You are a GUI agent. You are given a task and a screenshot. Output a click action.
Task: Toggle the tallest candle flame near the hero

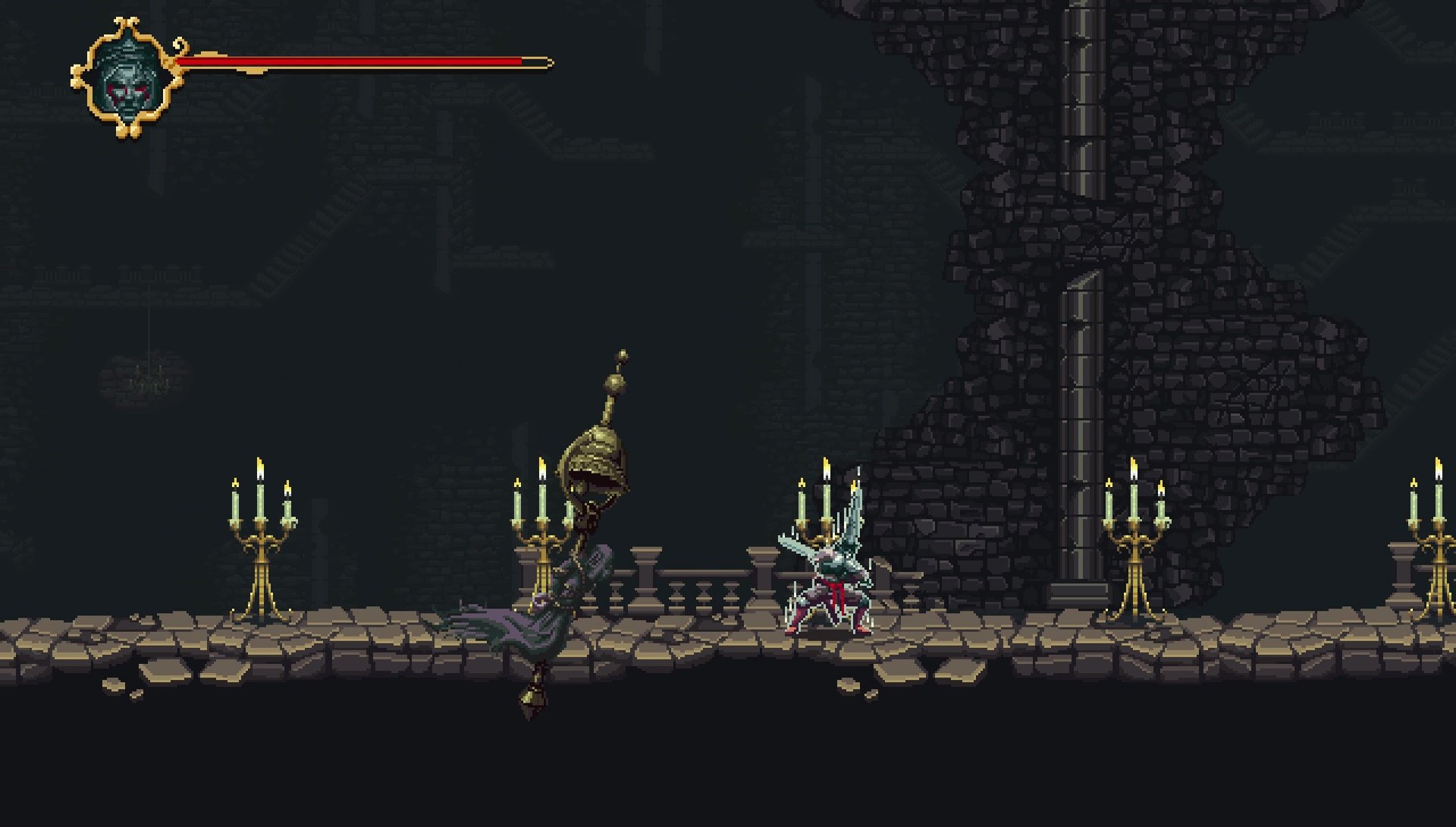(825, 467)
